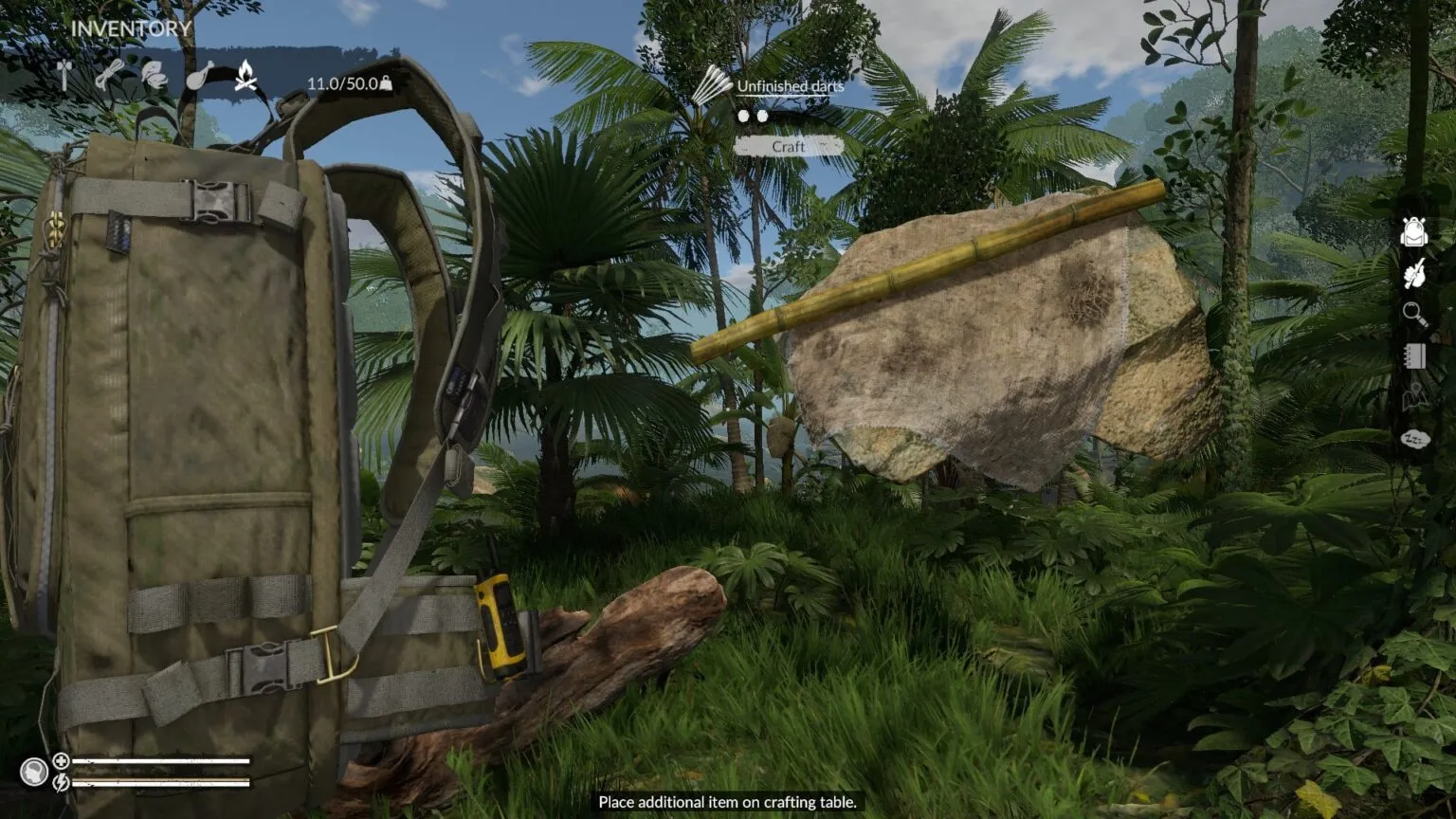The width and height of the screenshot is (1456, 819).
Task: Open the map icon
Action: [x=1413, y=398]
